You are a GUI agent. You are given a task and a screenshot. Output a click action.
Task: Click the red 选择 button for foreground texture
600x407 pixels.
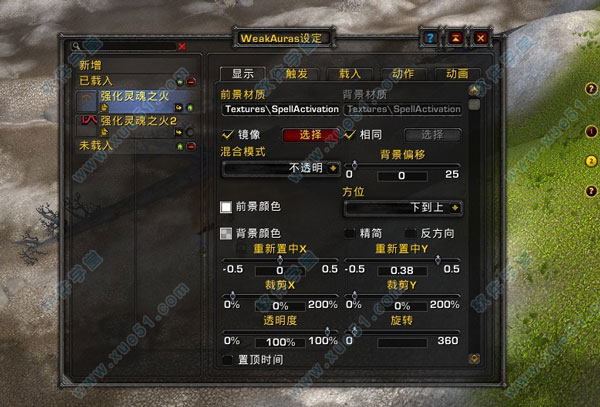click(x=310, y=134)
